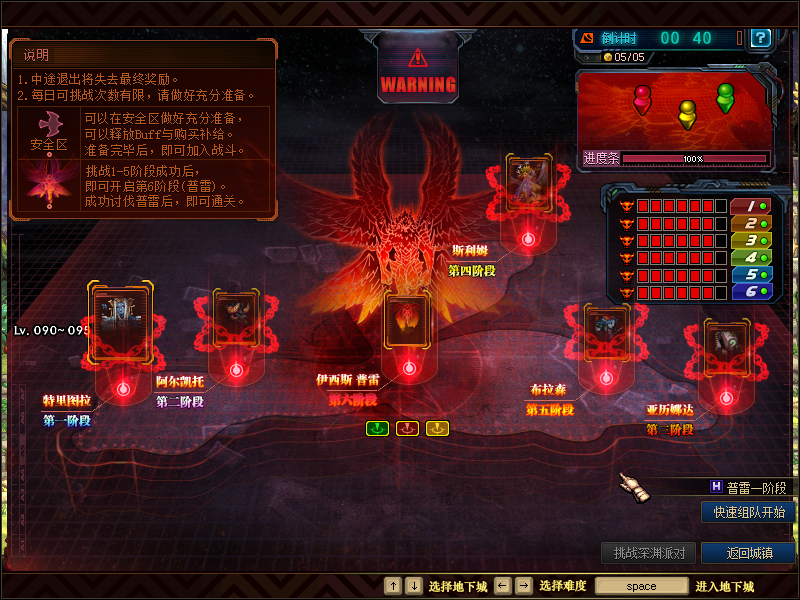
Task: Open the minimap with colored pawns
Action: [675, 110]
